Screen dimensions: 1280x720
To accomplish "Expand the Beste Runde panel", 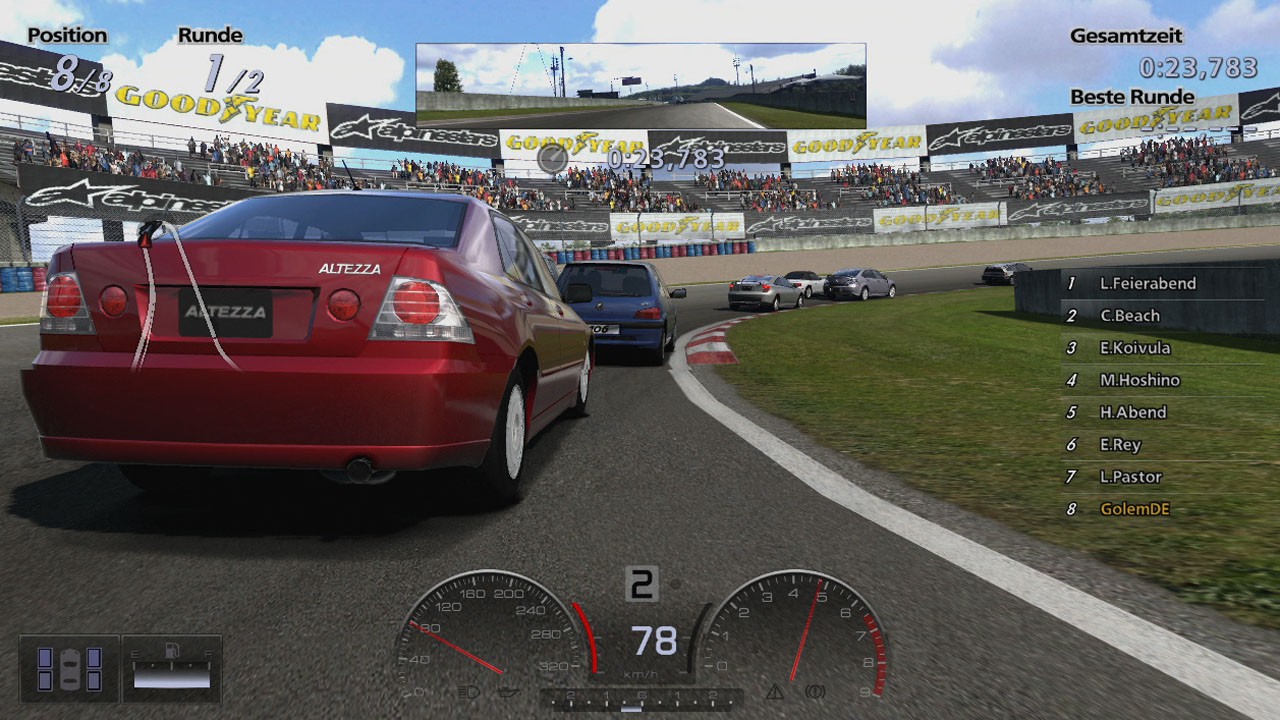I will point(1132,97).
